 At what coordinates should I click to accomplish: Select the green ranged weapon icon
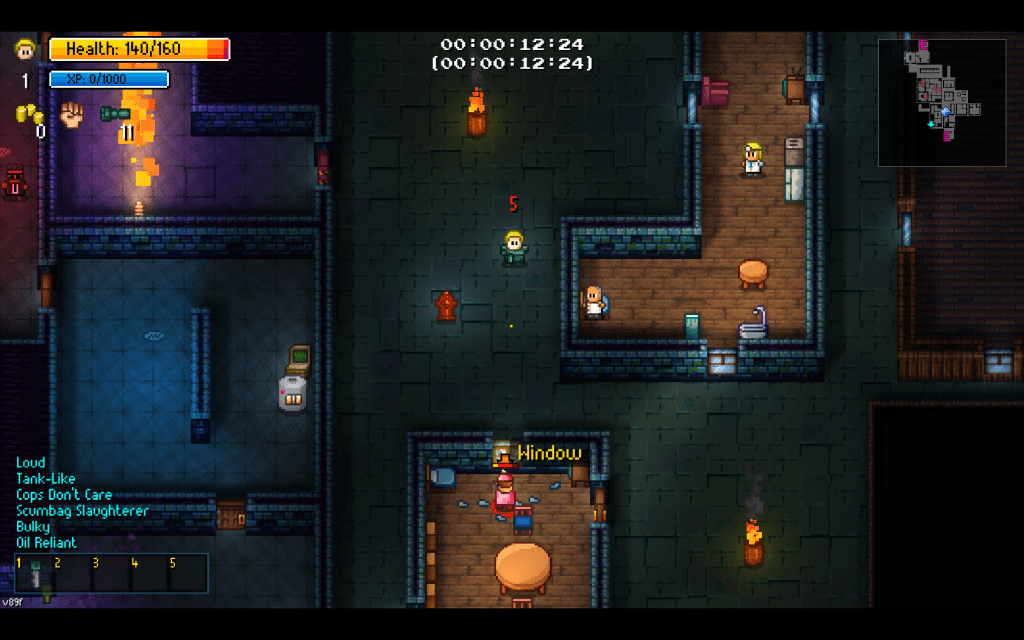115,113
